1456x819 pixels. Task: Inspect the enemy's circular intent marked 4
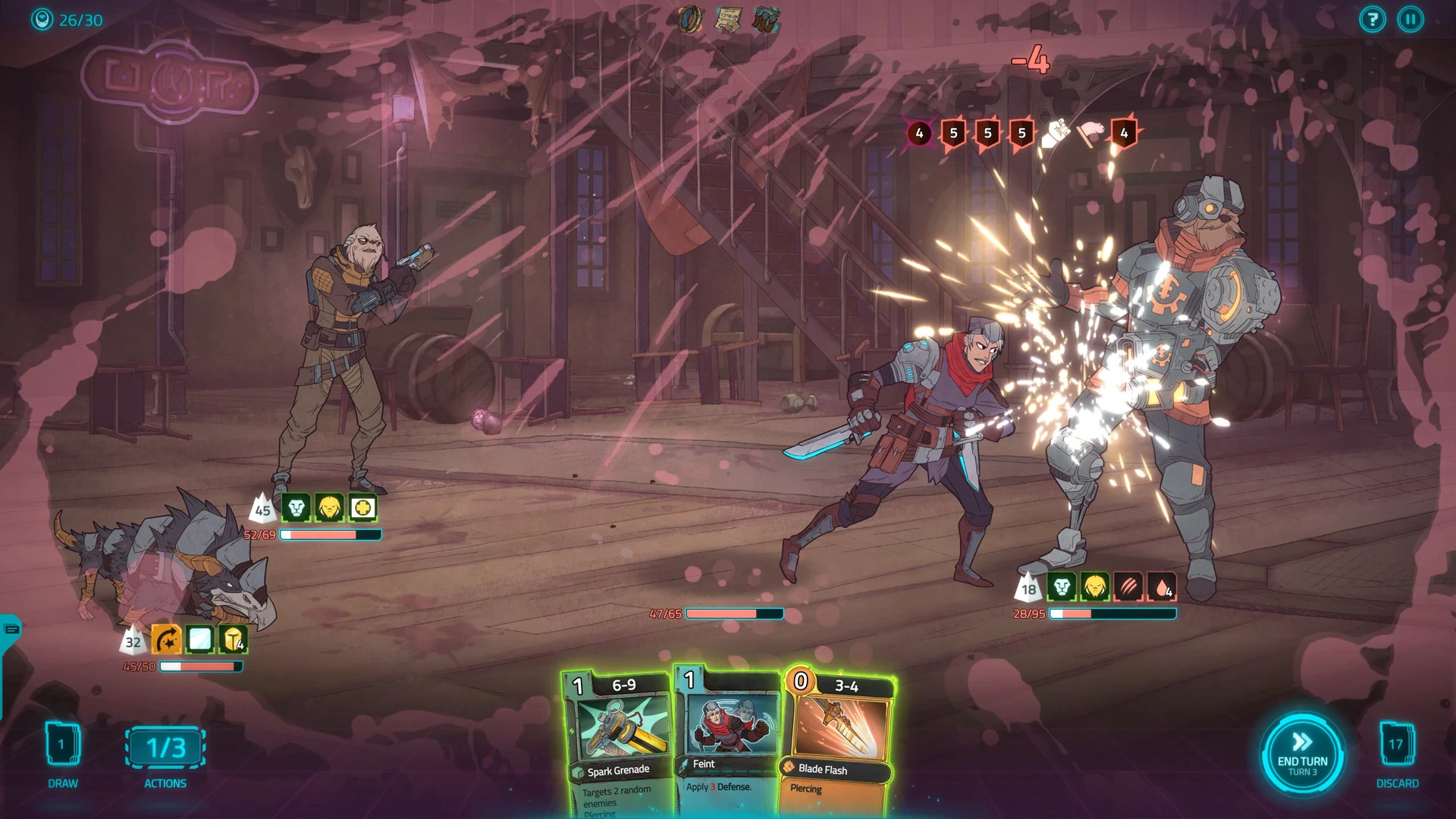click(x=919, y=133)
